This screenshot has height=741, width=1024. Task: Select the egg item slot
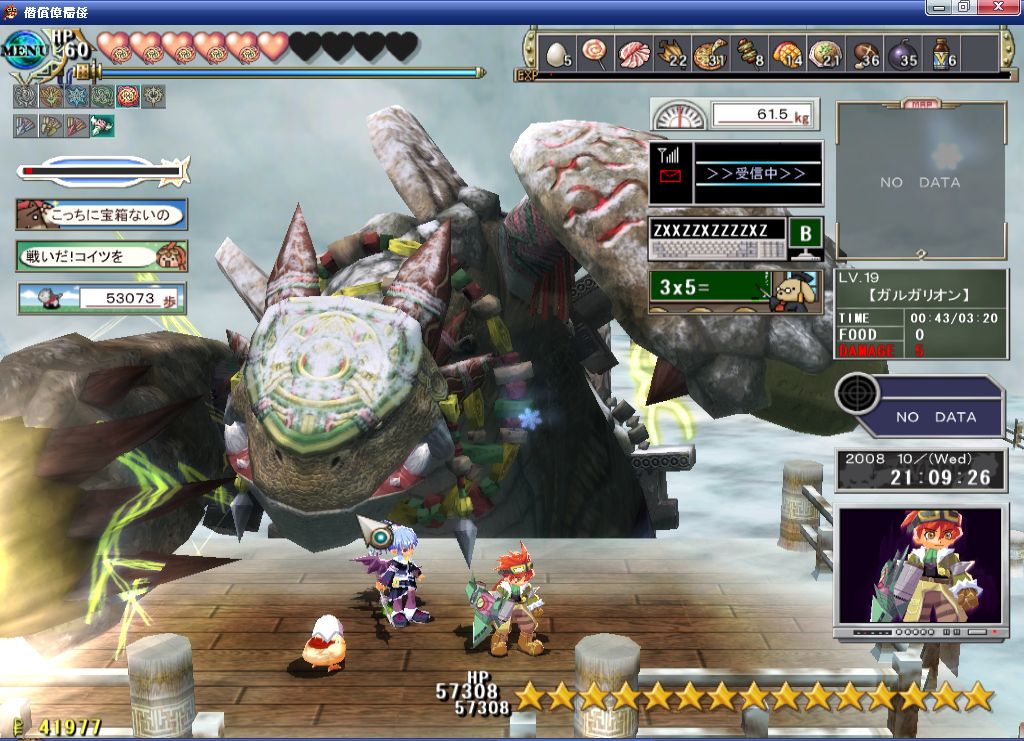tap(558, 53)
